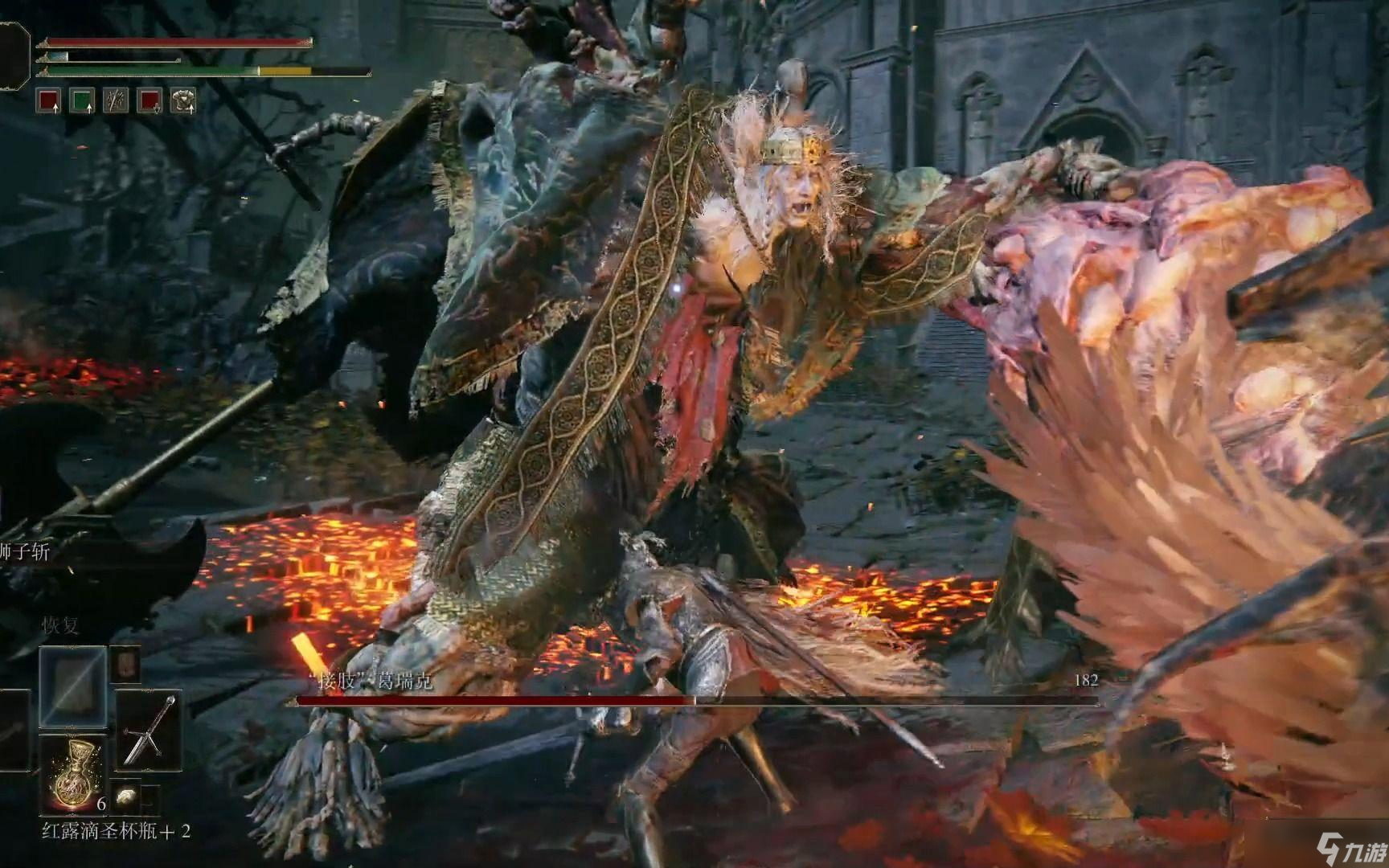Select the green square buff status icon
This screenshot has height=868, width=1389.
(x=82, y=100)
